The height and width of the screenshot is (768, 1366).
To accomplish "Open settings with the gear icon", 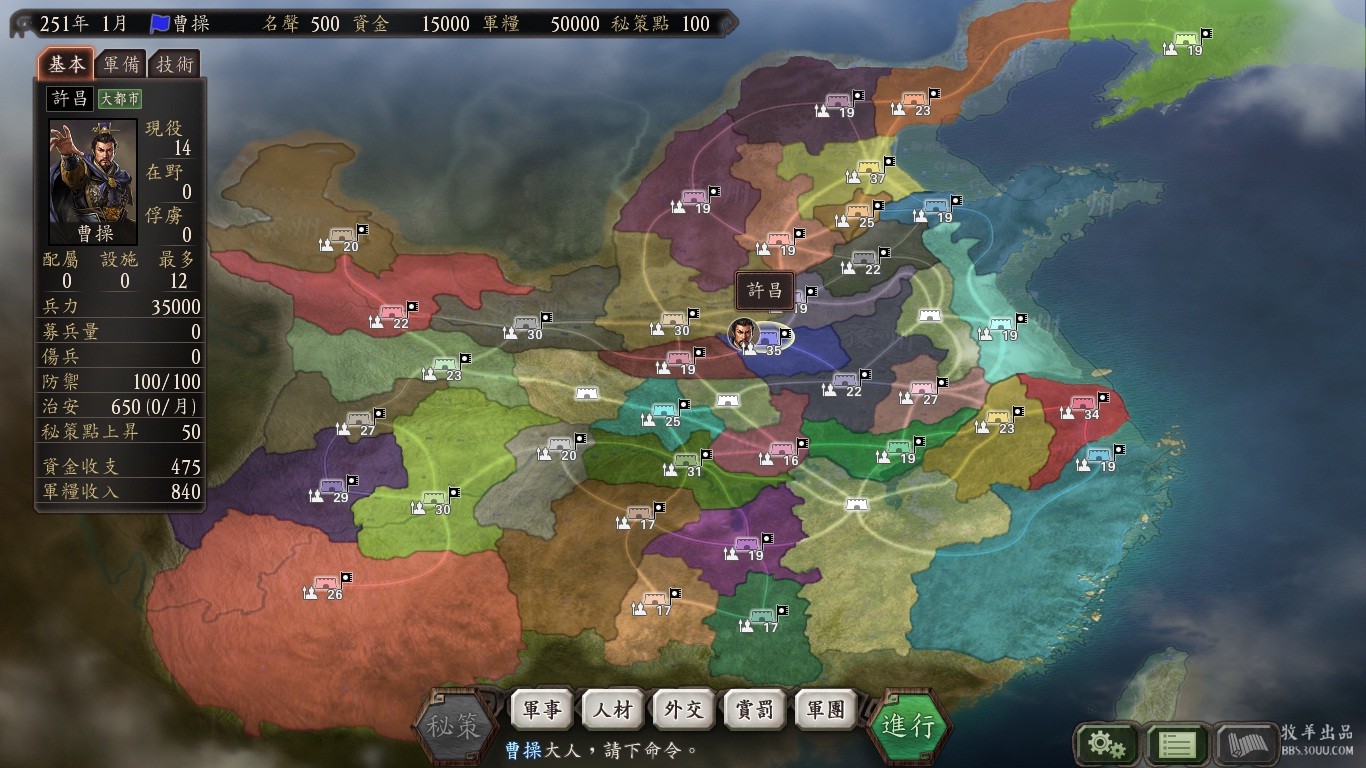I will pyautogui.click(x=1106, y=743).
